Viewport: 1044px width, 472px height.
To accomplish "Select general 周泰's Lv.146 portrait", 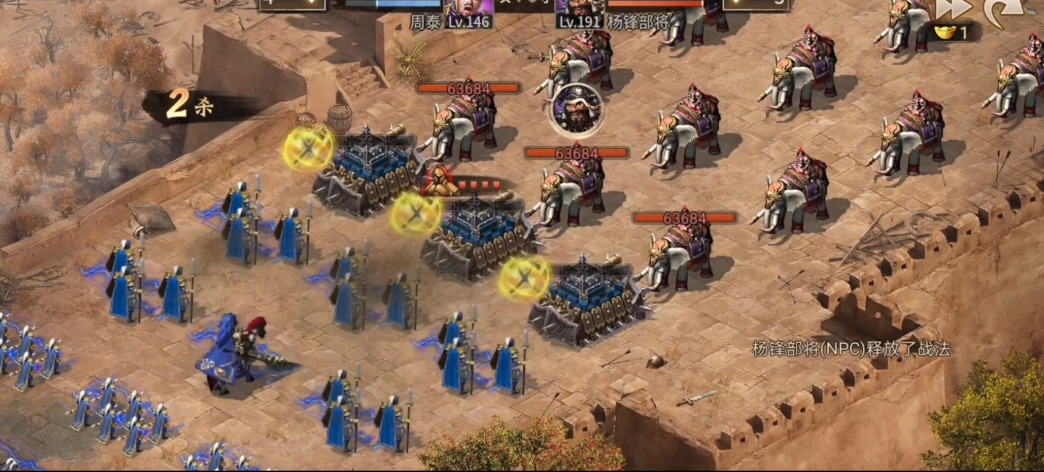I will (467, 9).
